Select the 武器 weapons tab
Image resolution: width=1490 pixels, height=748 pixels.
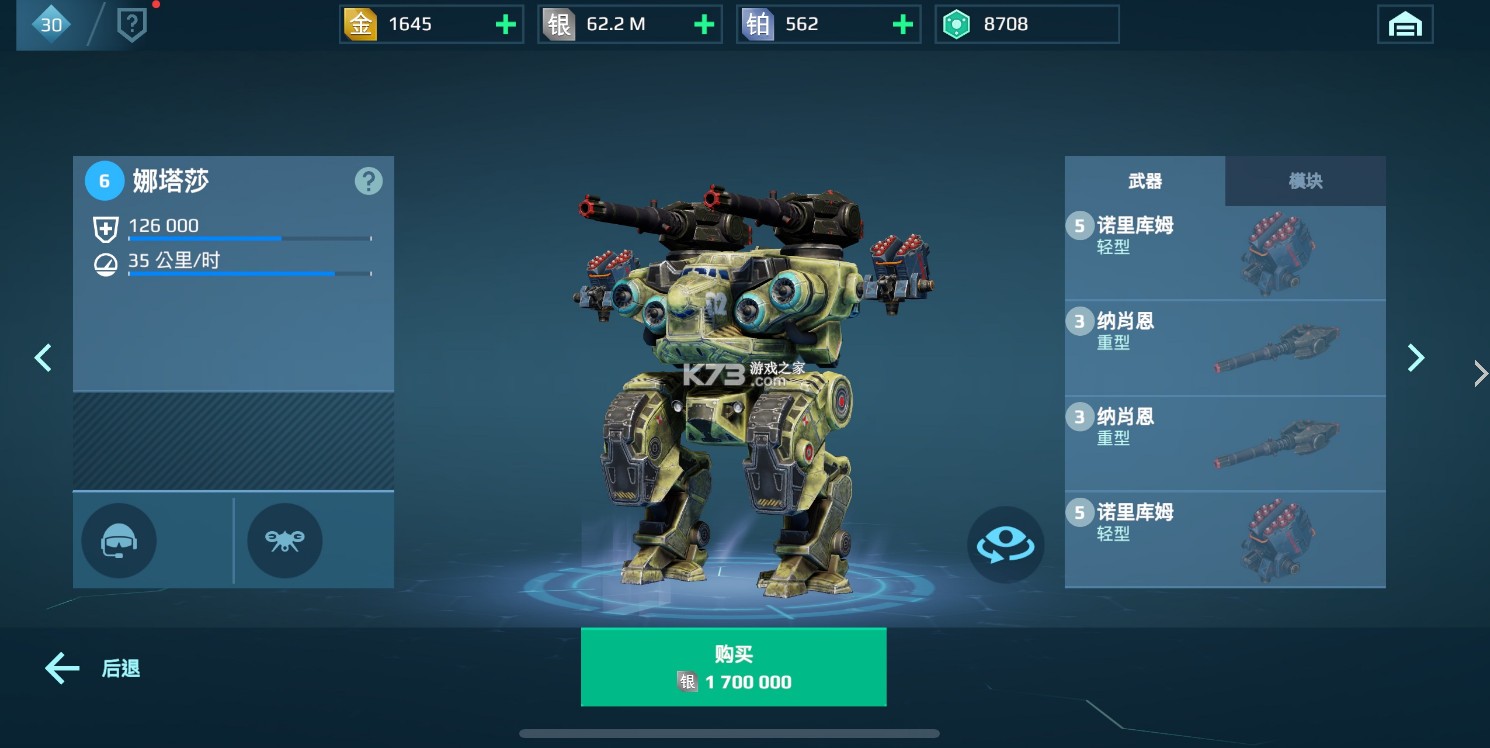pos(1145,181)
